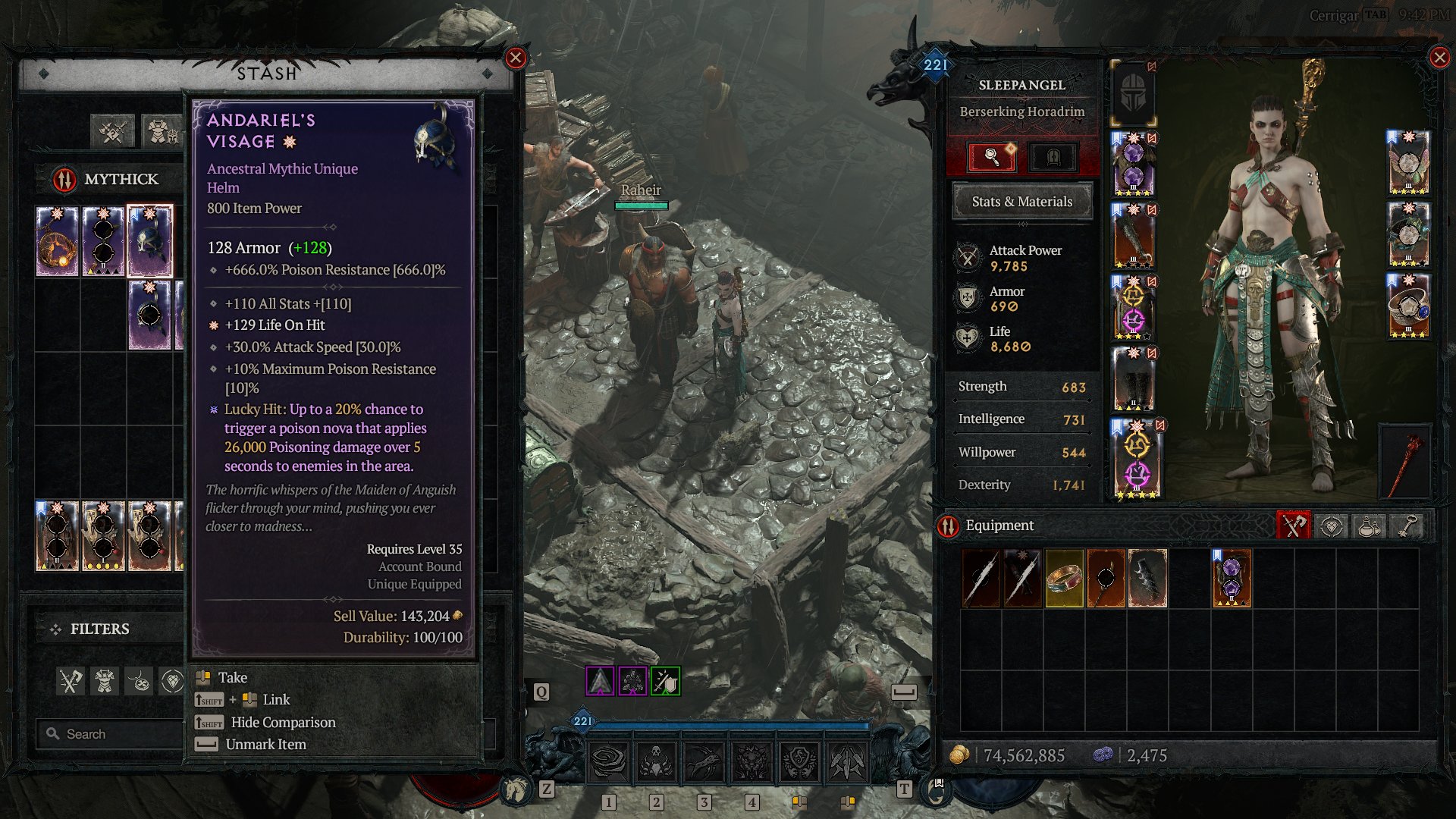Activate the skull skill on hotbar
The image size is (1456, 819).
656,761
